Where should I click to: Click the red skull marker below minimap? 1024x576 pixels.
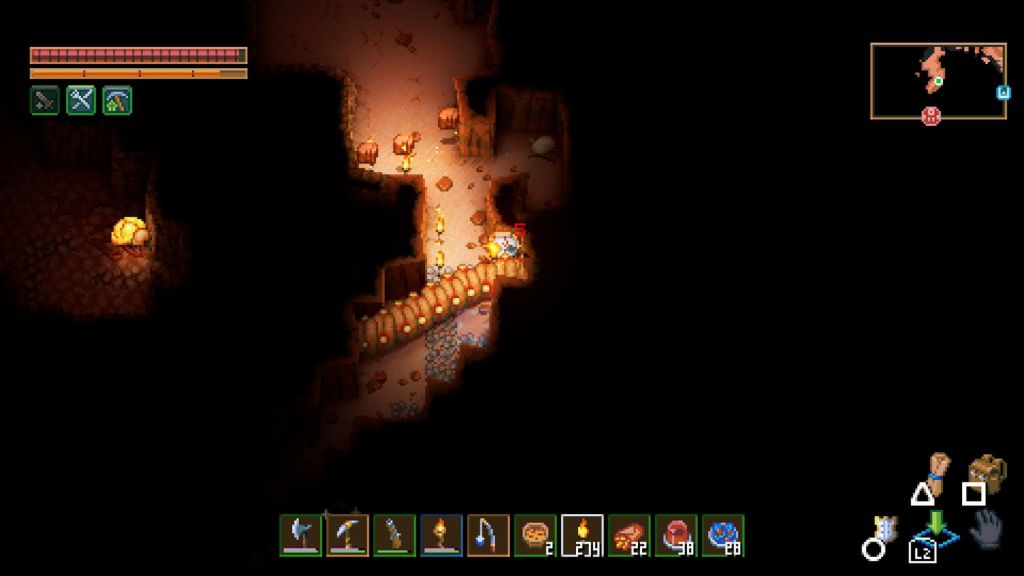tap(931, 116)
